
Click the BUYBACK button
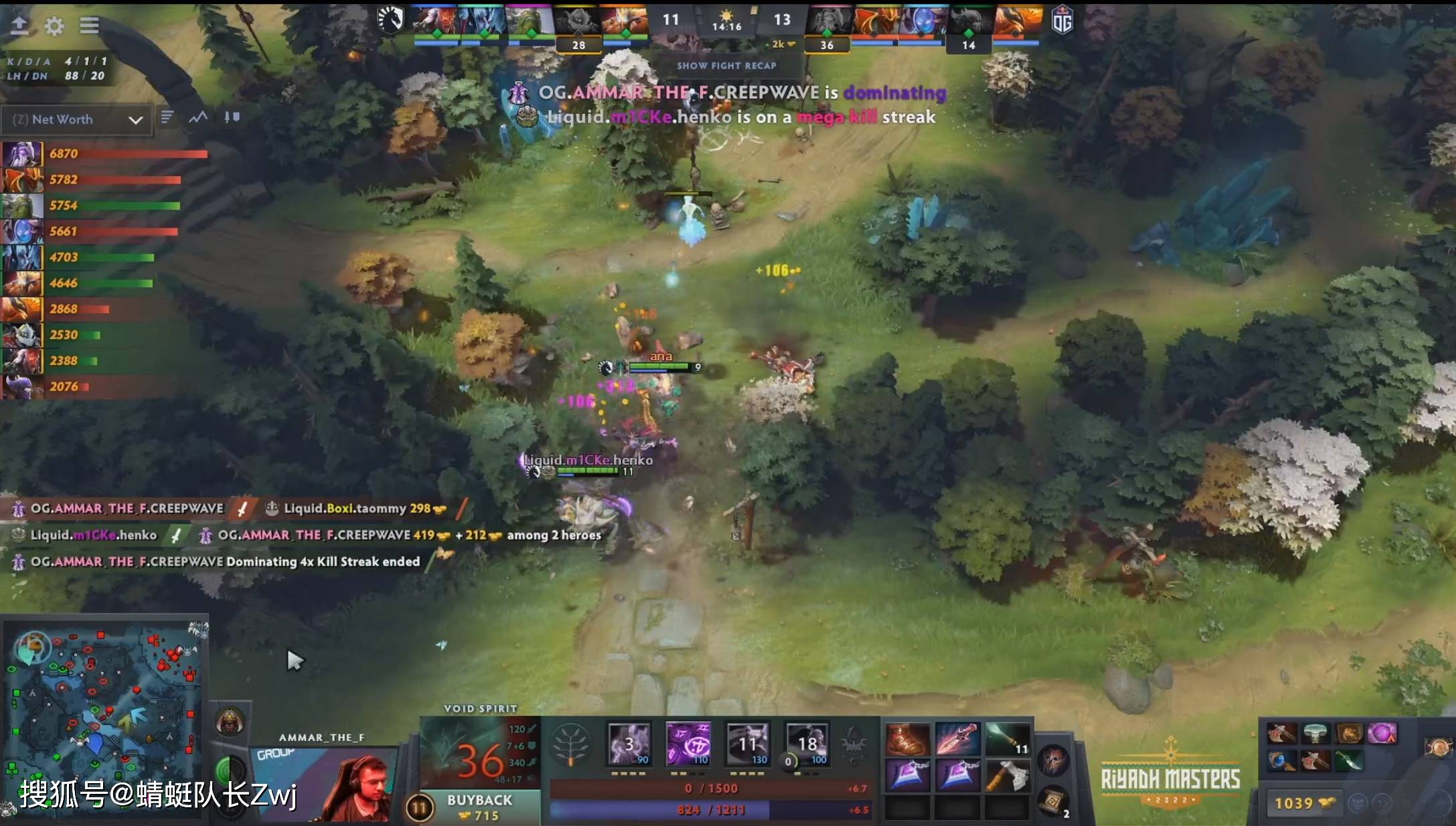point(479,800)
